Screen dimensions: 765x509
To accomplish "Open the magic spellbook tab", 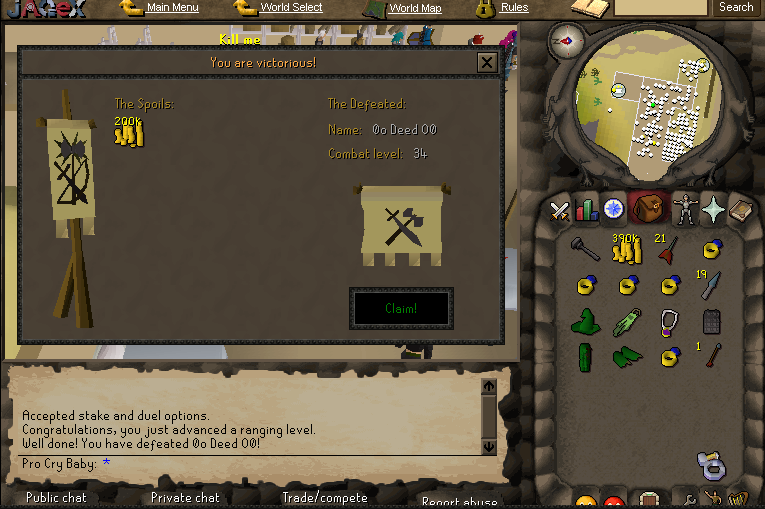I will click(x=741, y=210).
